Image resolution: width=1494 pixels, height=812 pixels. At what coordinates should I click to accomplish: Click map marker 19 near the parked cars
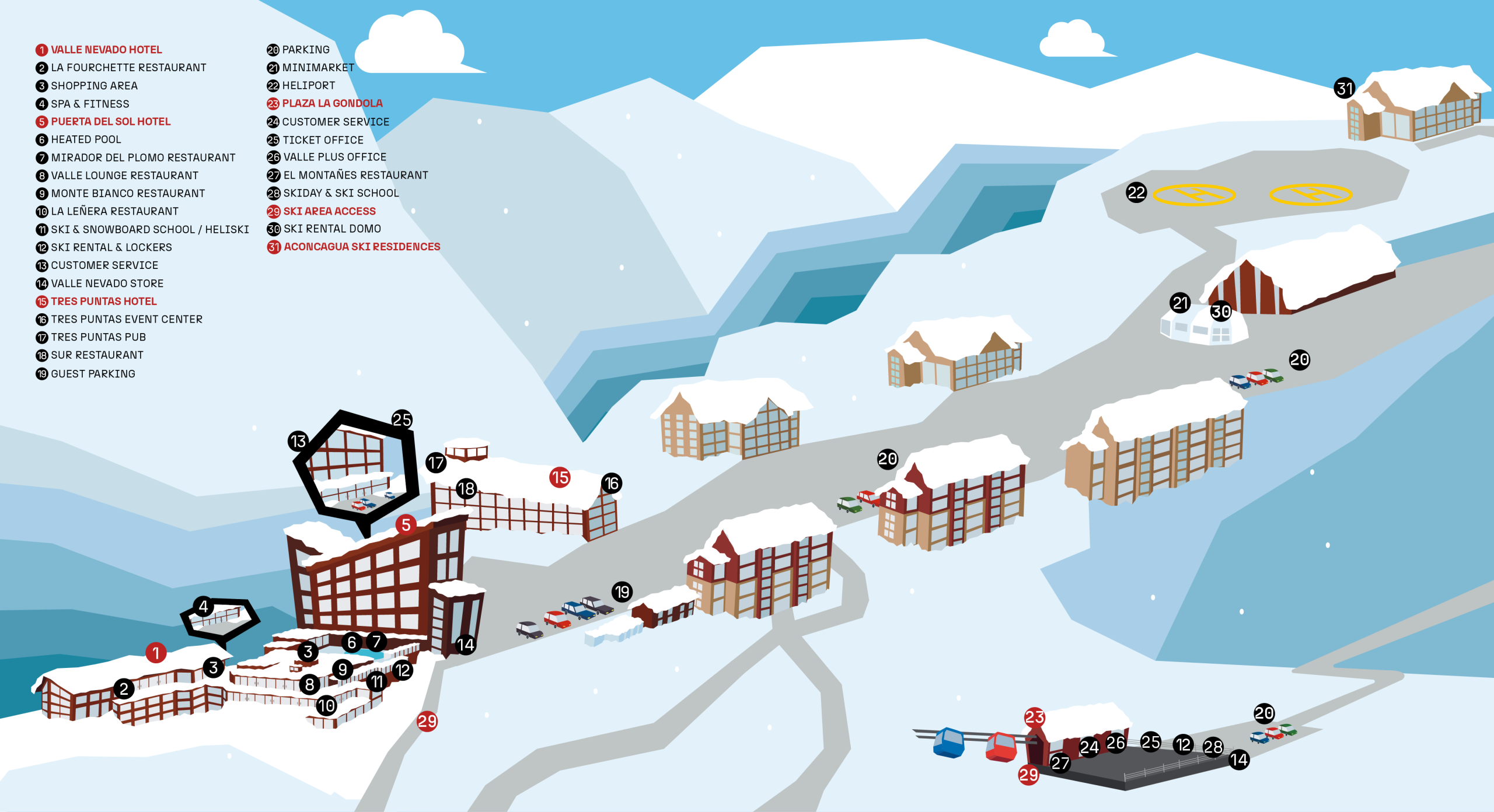(622, 592)
